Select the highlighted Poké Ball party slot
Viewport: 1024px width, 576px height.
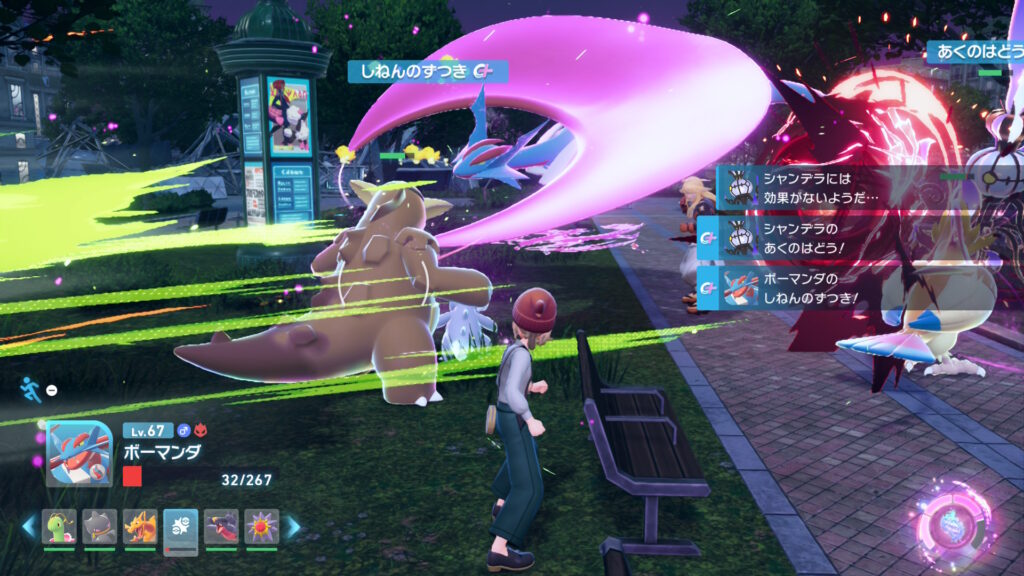[x=181, y=526]
